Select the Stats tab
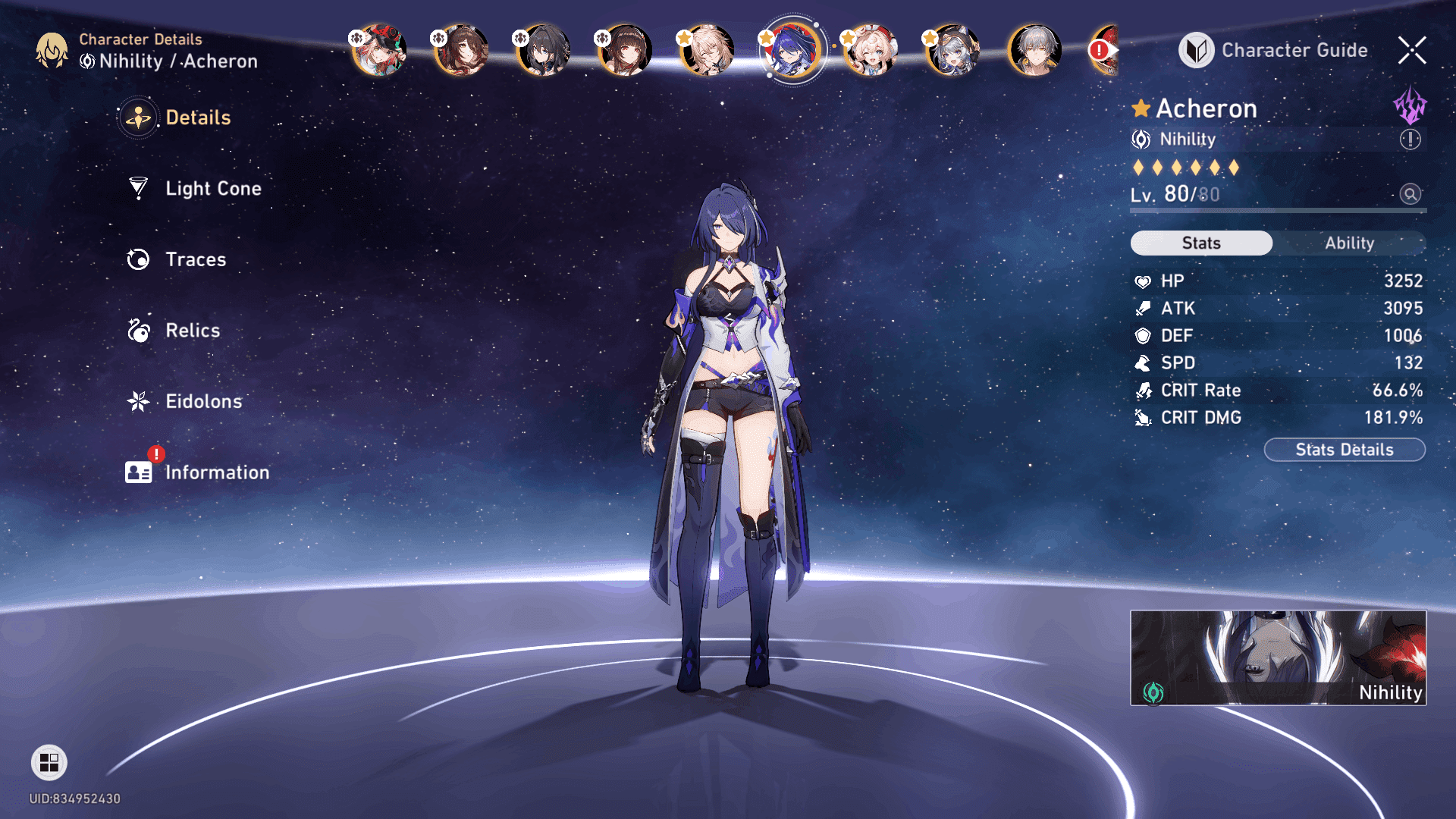The image size is (1456, 819). pyautogui.click(x=1201, y=243)
